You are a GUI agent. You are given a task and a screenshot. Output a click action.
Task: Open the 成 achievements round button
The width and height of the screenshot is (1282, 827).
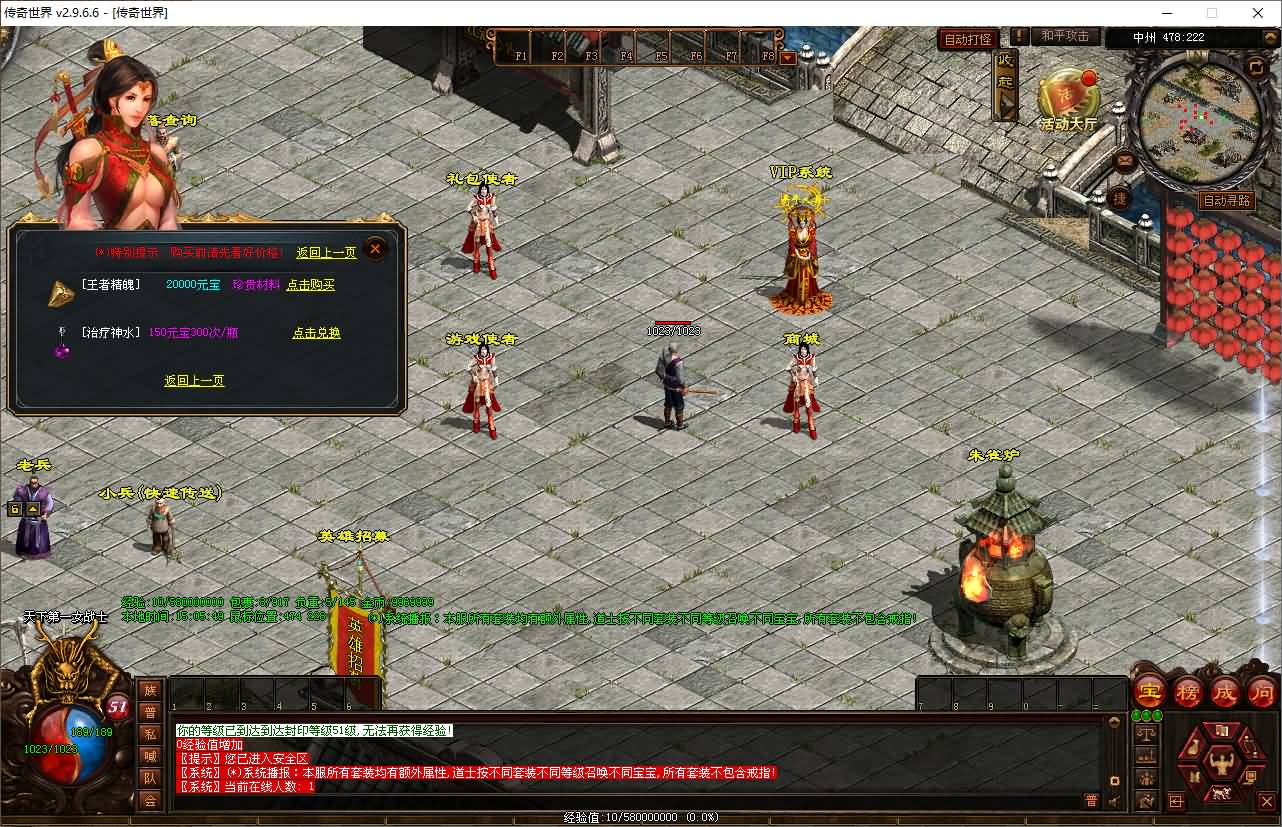[1225, 691]
